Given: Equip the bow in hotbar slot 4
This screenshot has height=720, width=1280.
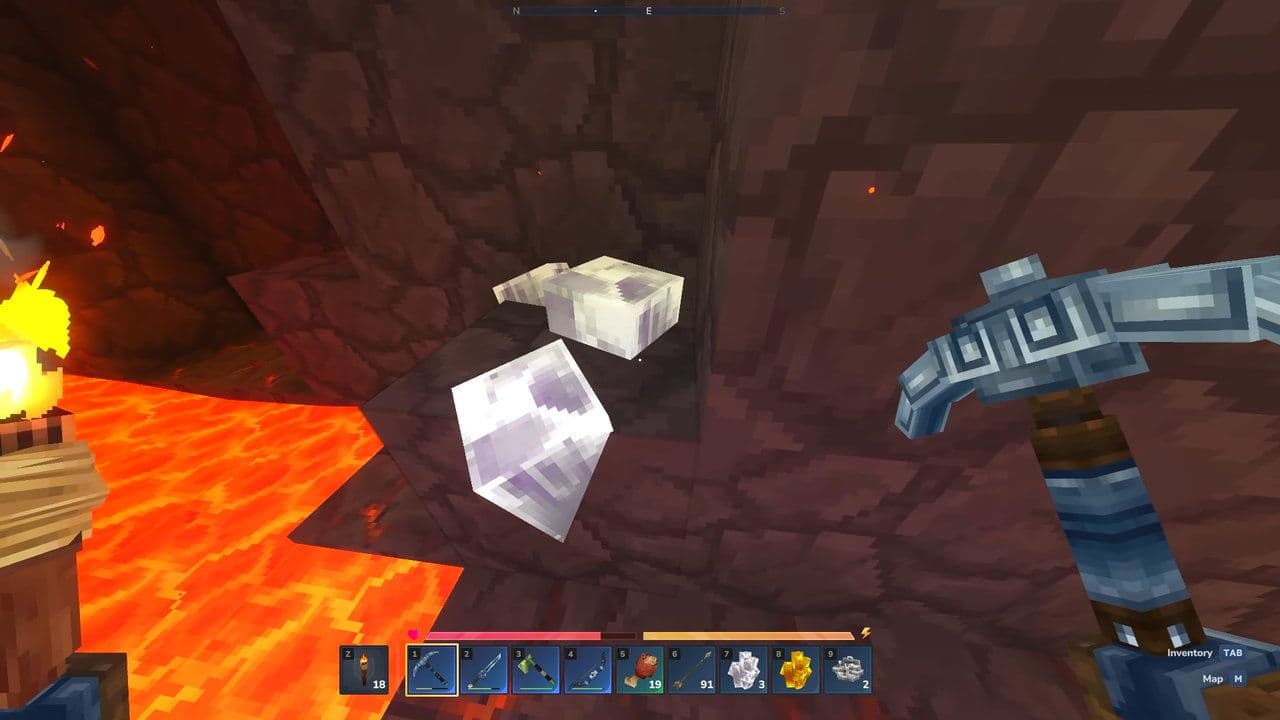Looking at the screenshot, I should 588,670.
